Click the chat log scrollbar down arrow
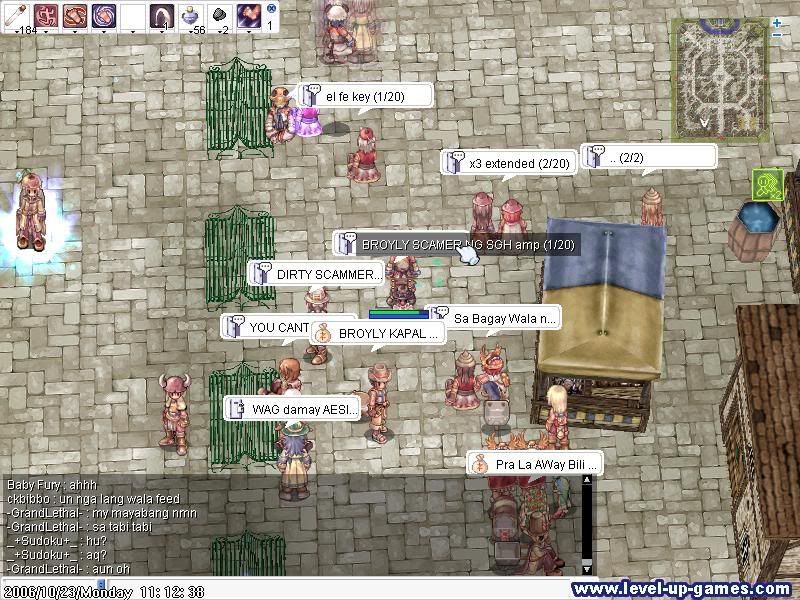 pos(587,568)
